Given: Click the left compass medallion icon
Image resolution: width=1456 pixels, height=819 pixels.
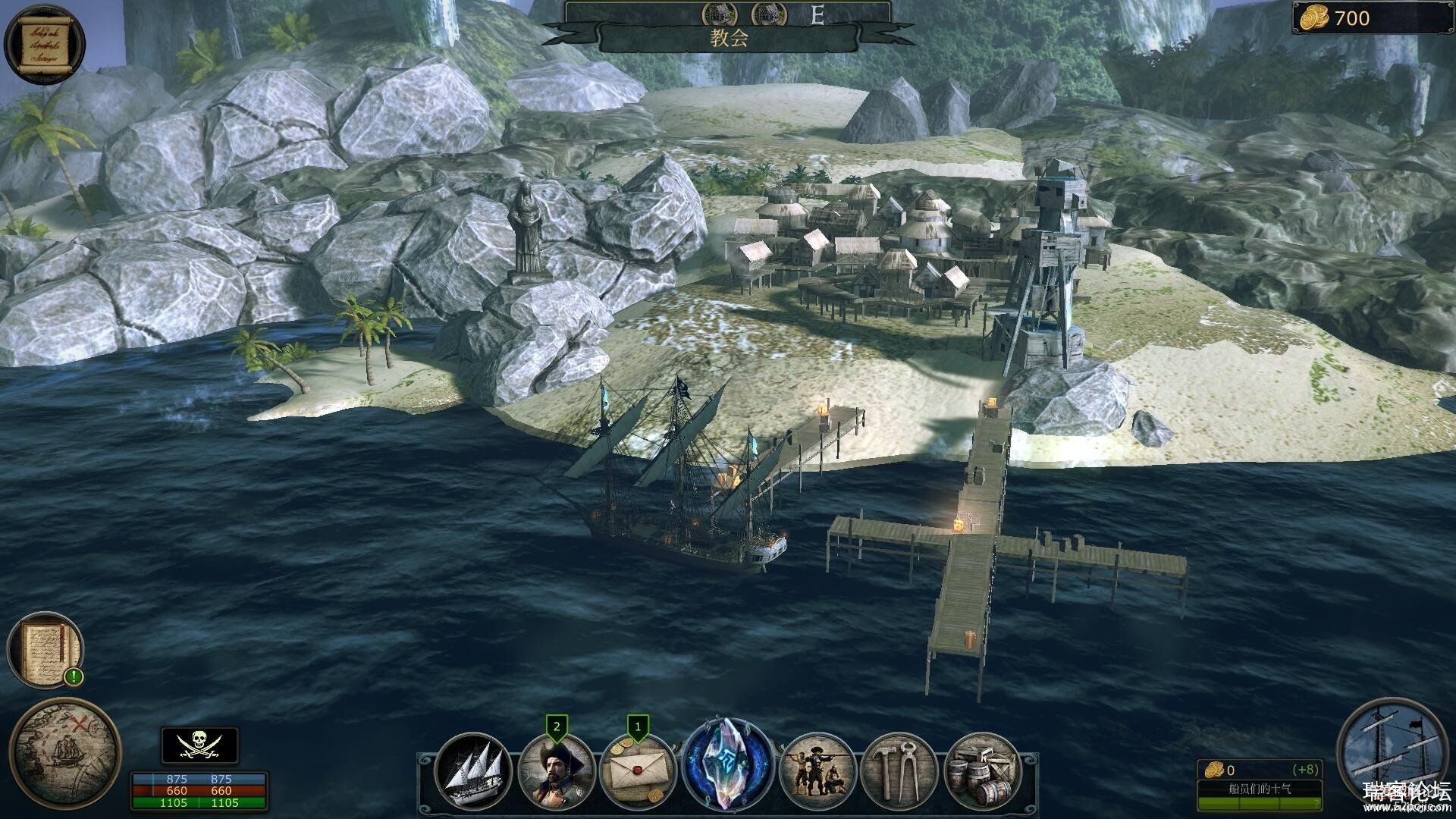Looking at the screenshot, I should coord(719,13).
